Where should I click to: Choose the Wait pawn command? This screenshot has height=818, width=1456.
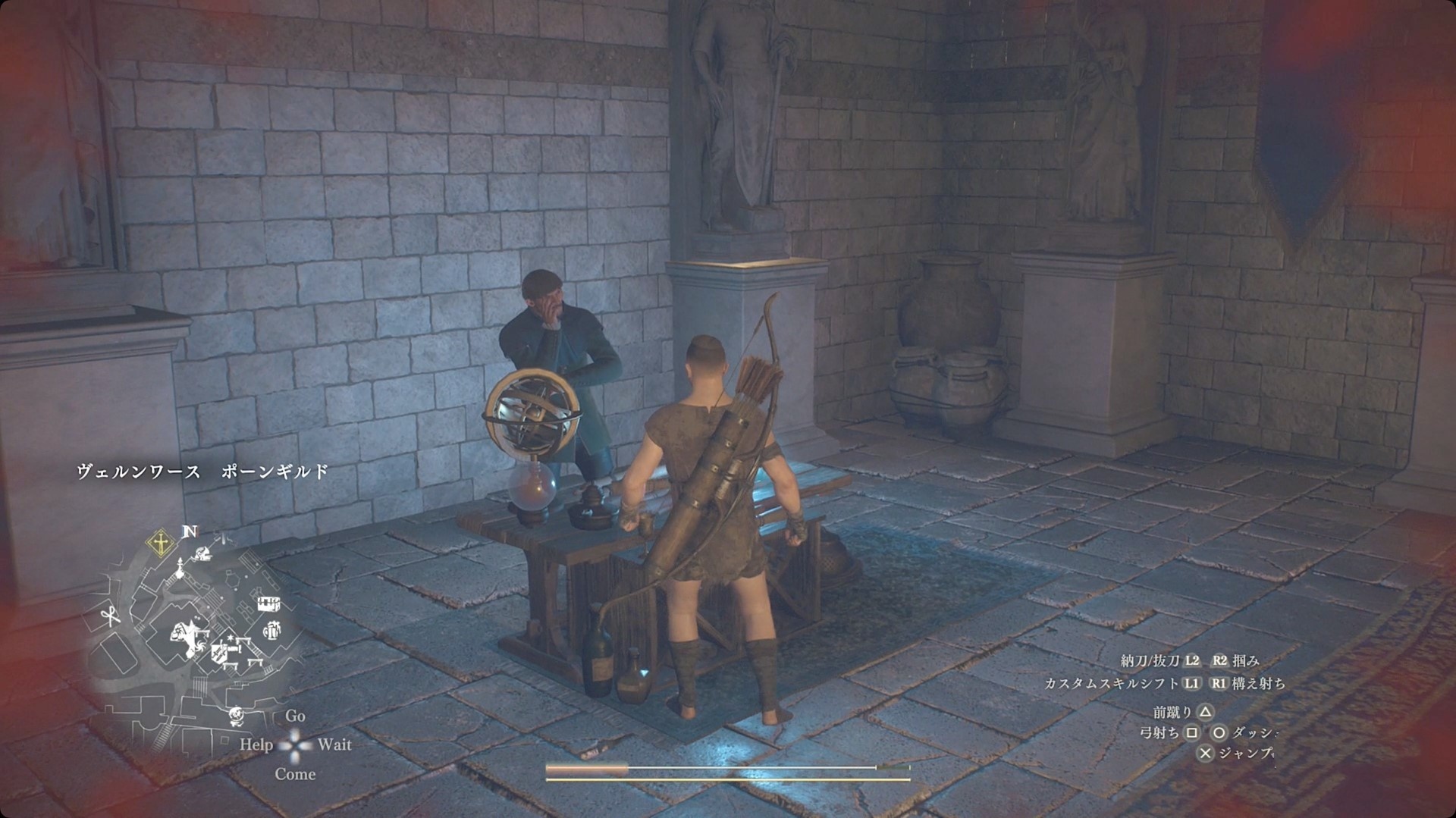tap(334, 744)
